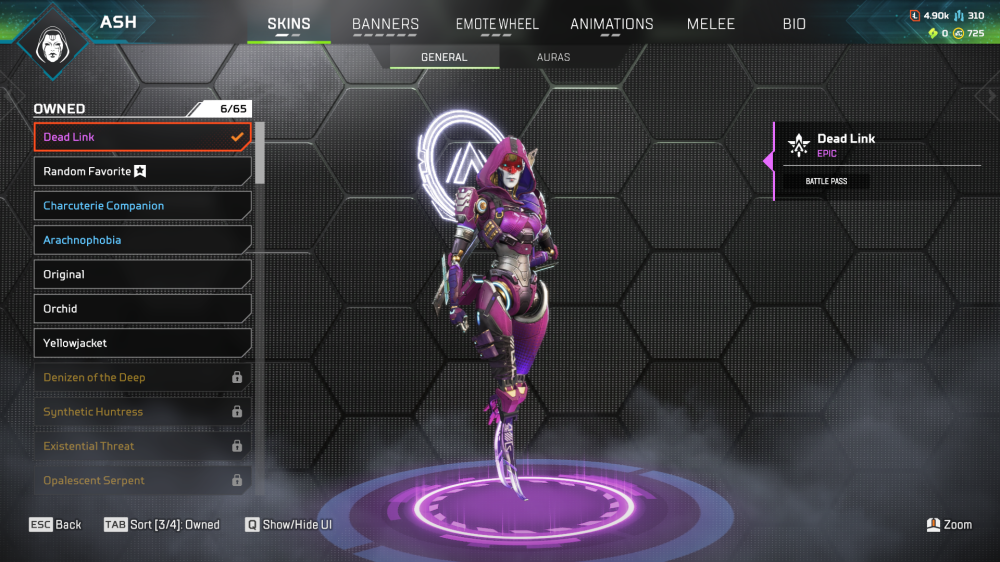Viewport: 1000px width, 562px height.
Task: Show the Skins tab
Action: point(289,24)
